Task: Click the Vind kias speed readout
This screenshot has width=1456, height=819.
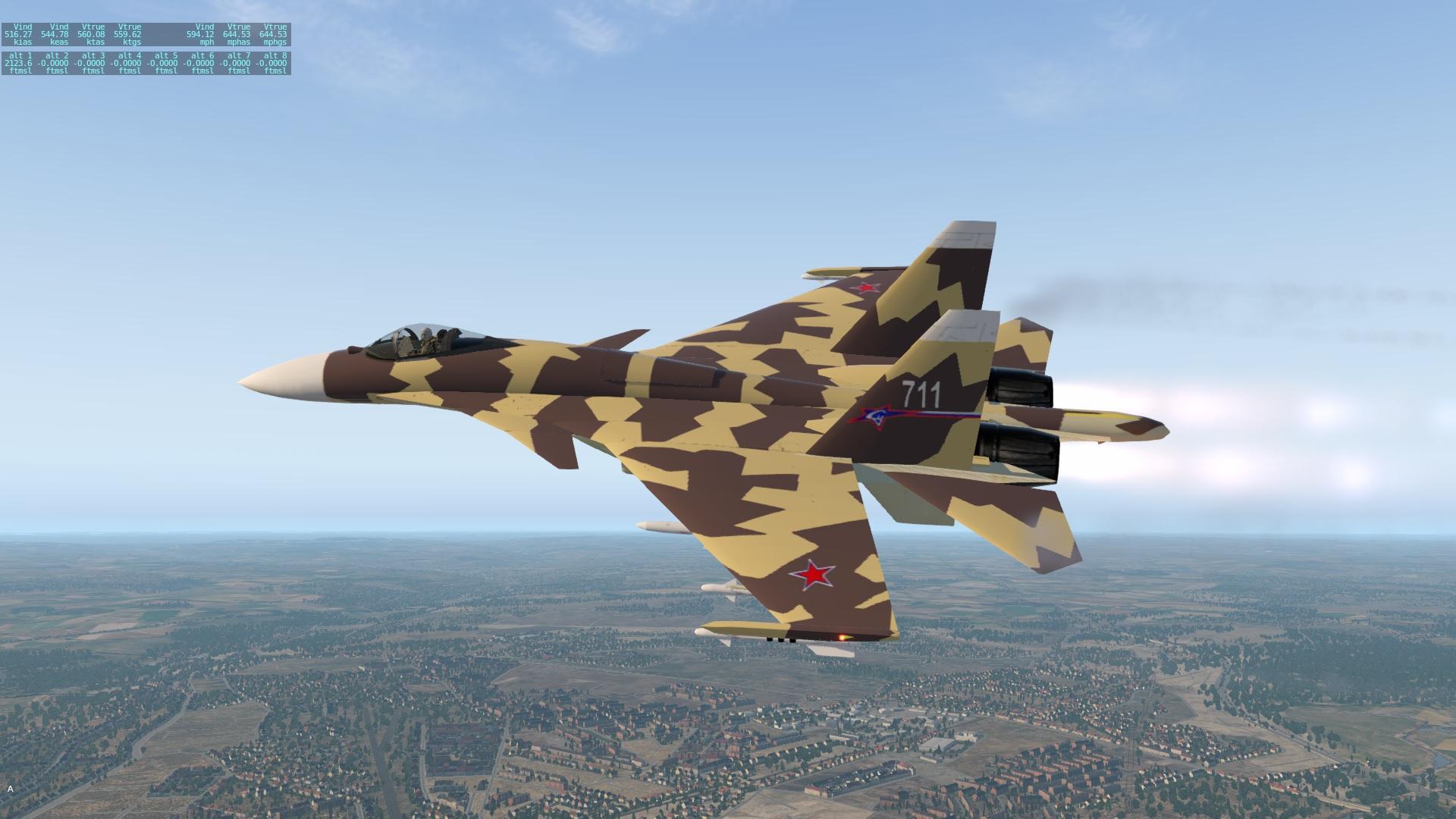Action: tap(19, 35)
